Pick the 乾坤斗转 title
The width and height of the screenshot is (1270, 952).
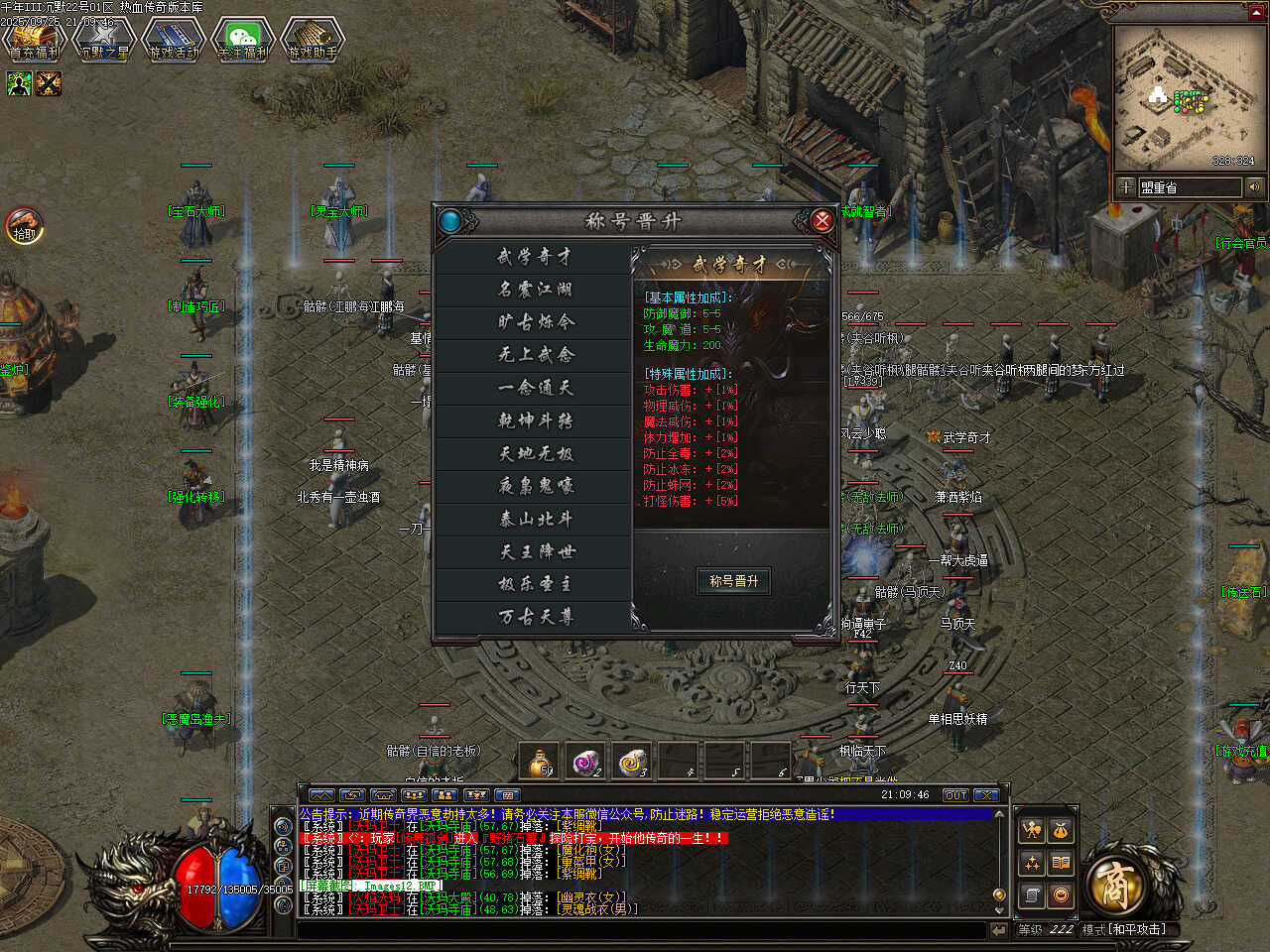[x=534, y=420]
